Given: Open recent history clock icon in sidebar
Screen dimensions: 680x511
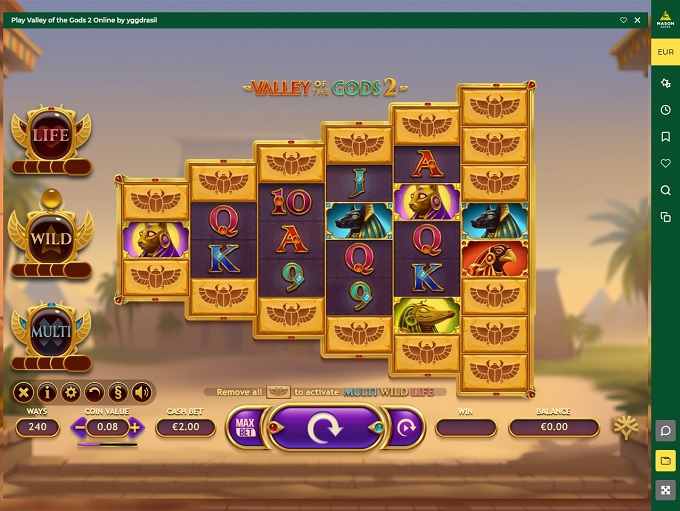Looking at the screenshot, I should [x=665, y=109].
